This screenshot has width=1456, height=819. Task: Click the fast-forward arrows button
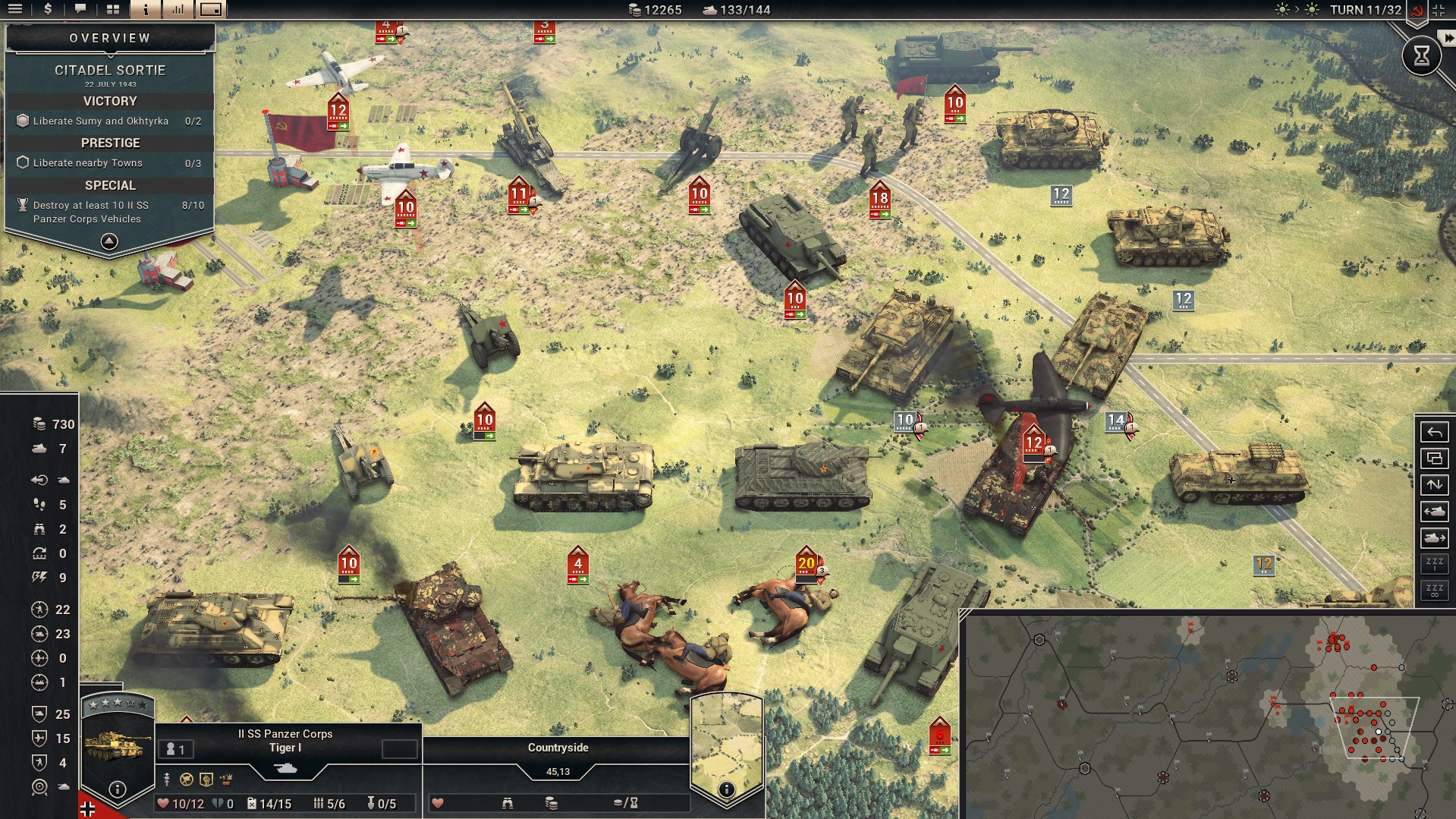tap(1448, 38)
